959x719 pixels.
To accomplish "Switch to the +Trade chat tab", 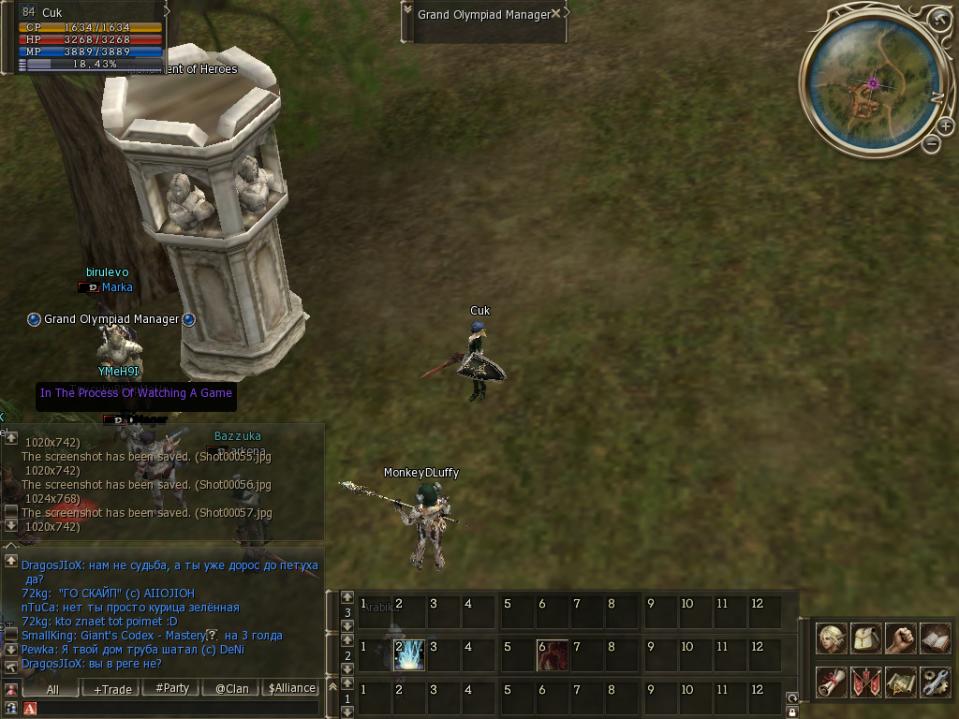I will (x=112, y=688).
